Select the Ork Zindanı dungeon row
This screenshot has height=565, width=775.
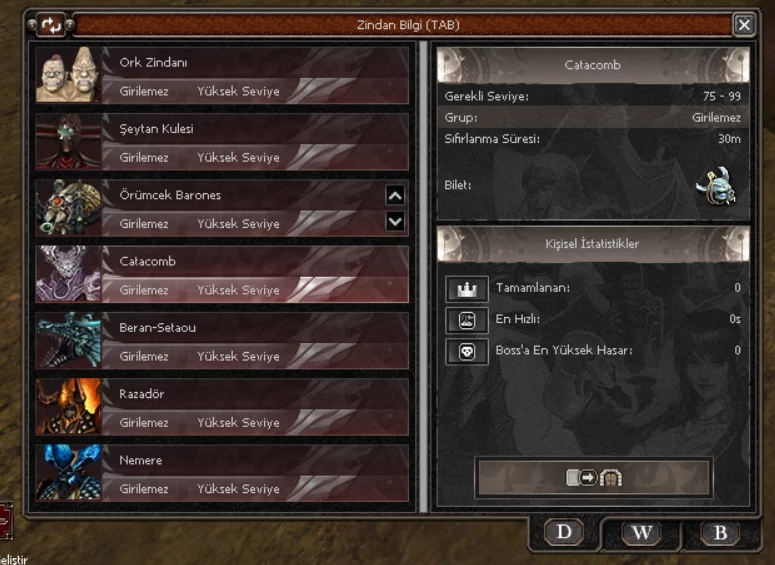[222, 75]
